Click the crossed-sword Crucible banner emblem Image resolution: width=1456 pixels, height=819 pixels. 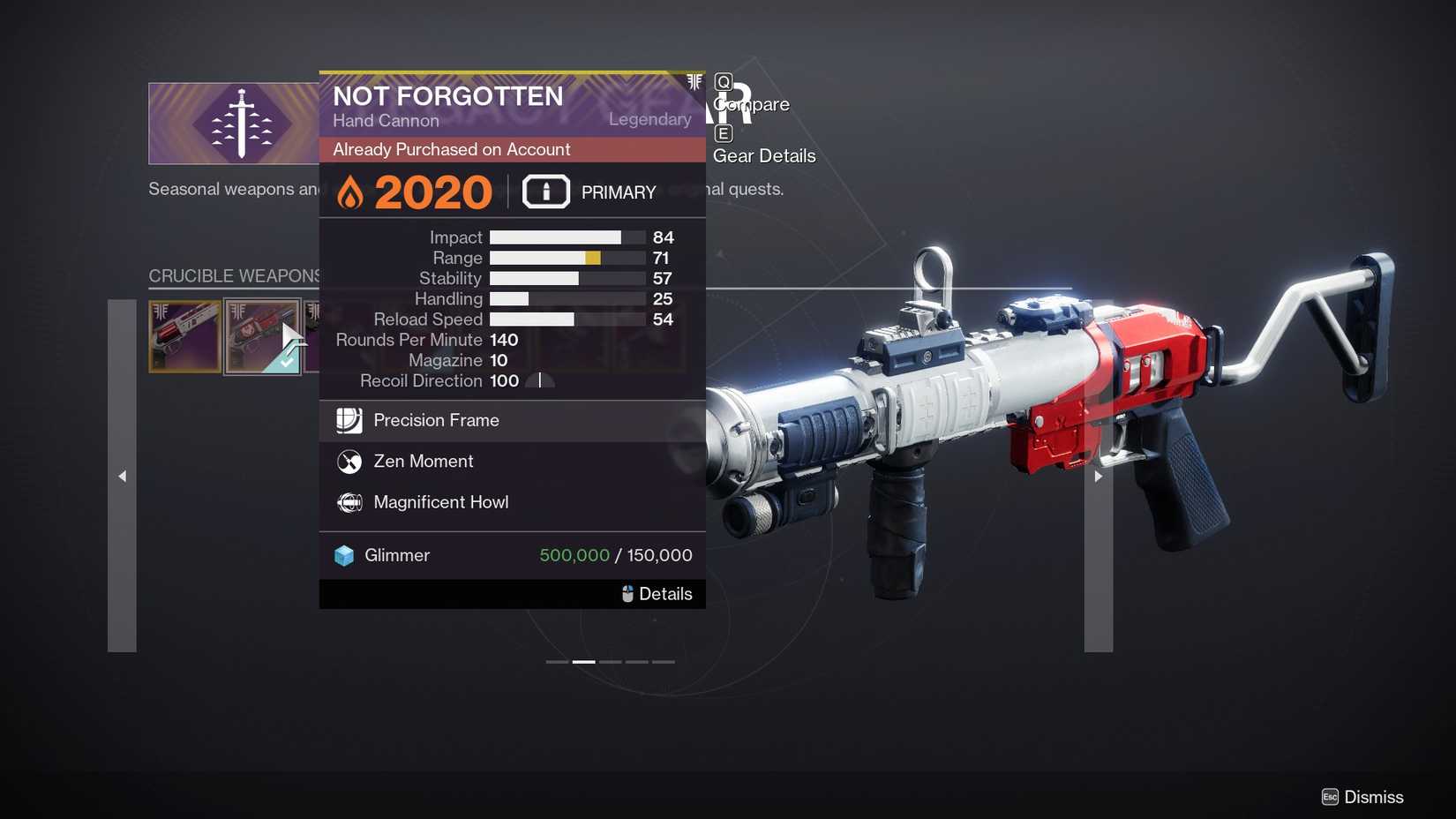pyautogui.click(x=240, y=124)
